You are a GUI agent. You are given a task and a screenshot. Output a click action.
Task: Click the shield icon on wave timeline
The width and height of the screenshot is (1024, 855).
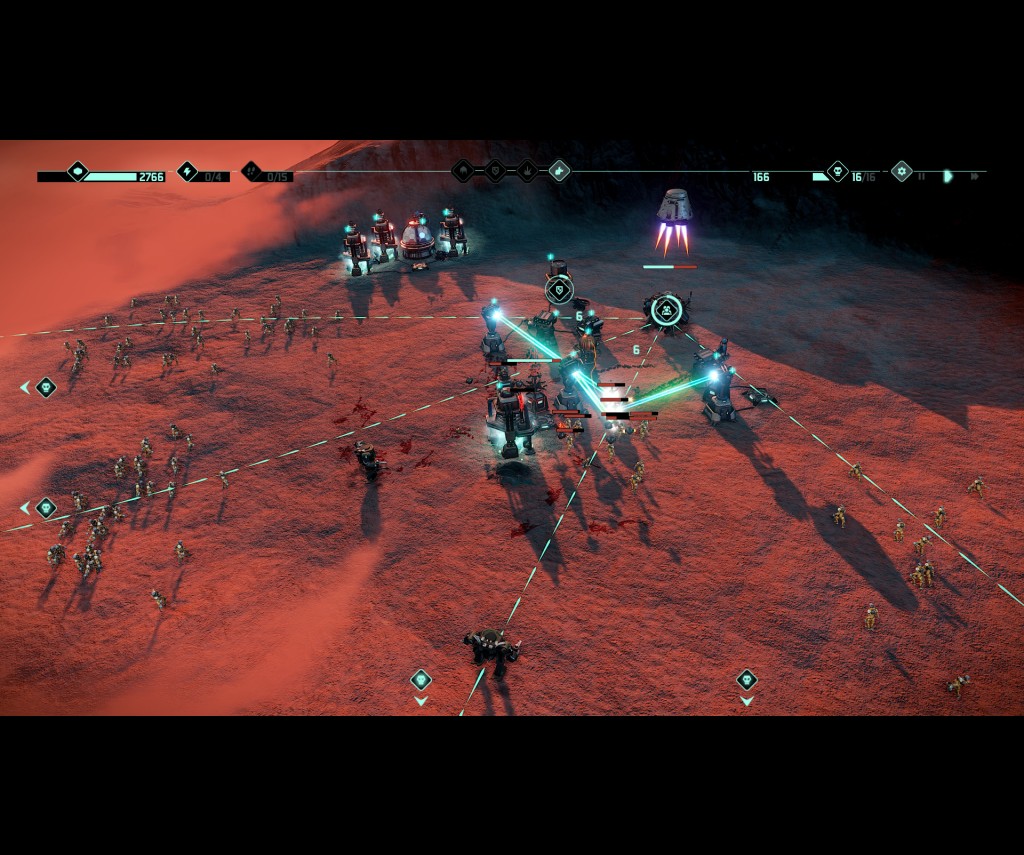click(x=495, y=172)
